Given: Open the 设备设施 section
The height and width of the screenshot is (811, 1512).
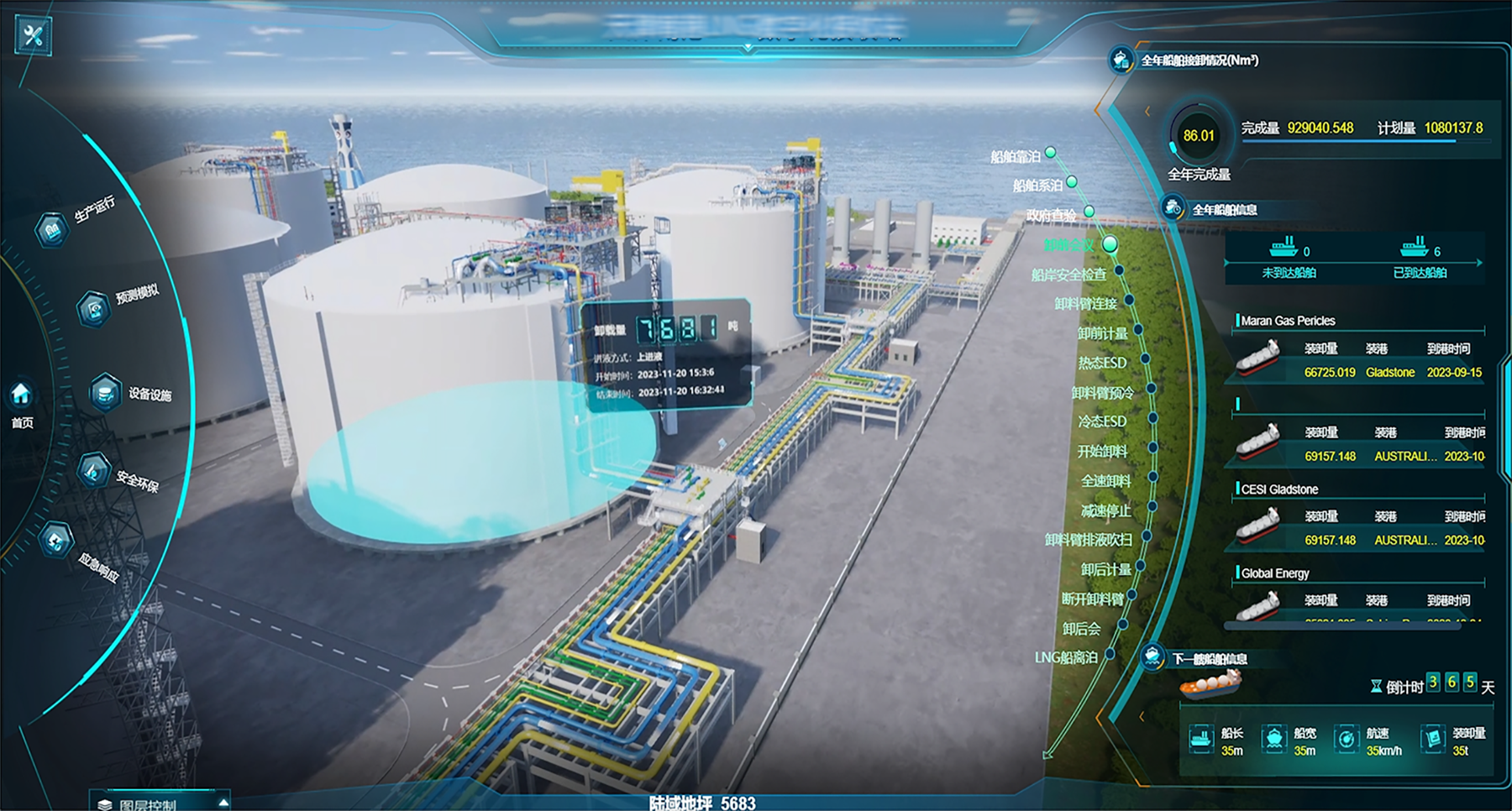Looking at the screenshot, I should coord(107,393).
